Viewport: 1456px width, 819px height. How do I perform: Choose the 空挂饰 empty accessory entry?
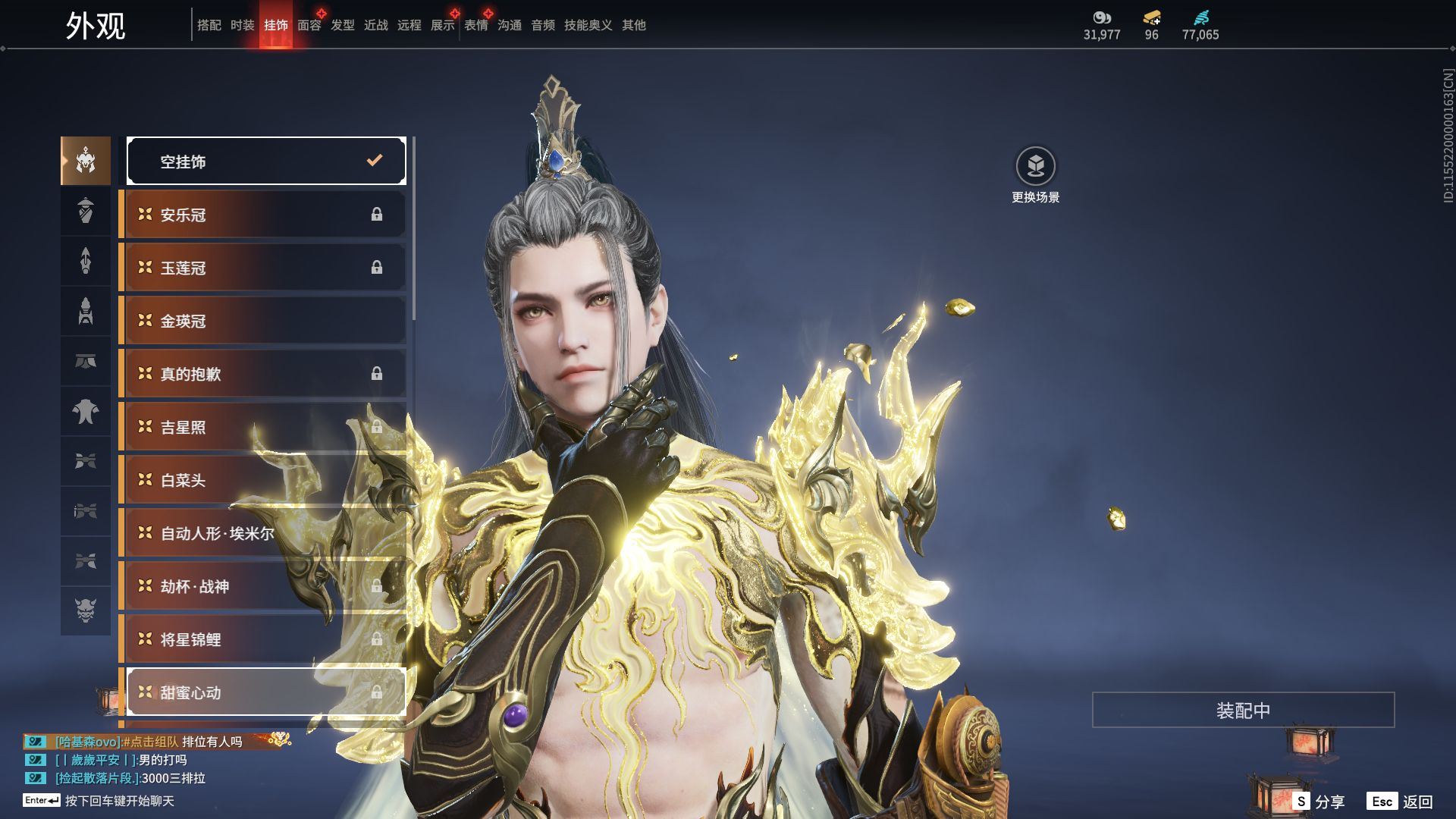click(x=266, y=161)
